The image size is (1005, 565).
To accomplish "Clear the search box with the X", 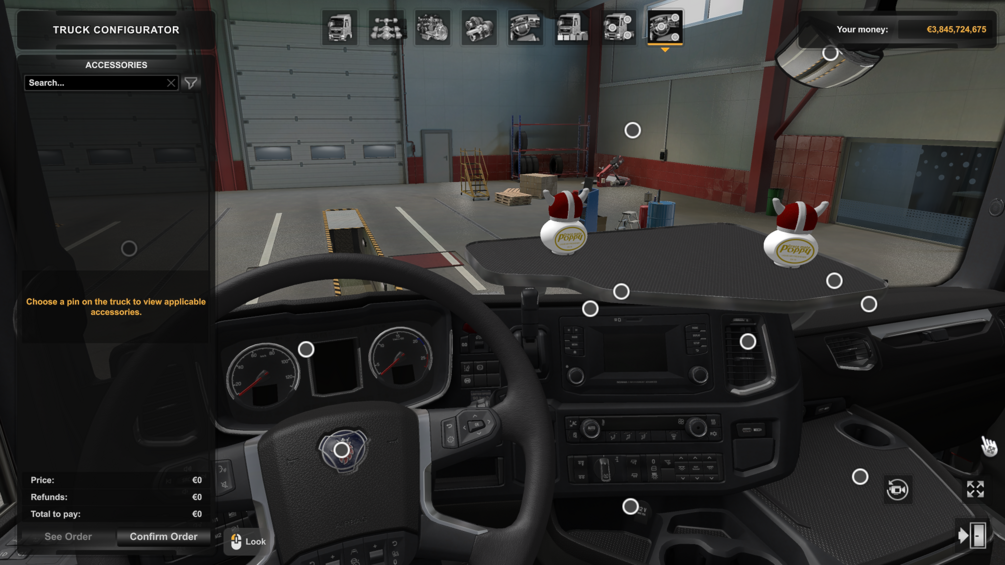I will (171, 83).
